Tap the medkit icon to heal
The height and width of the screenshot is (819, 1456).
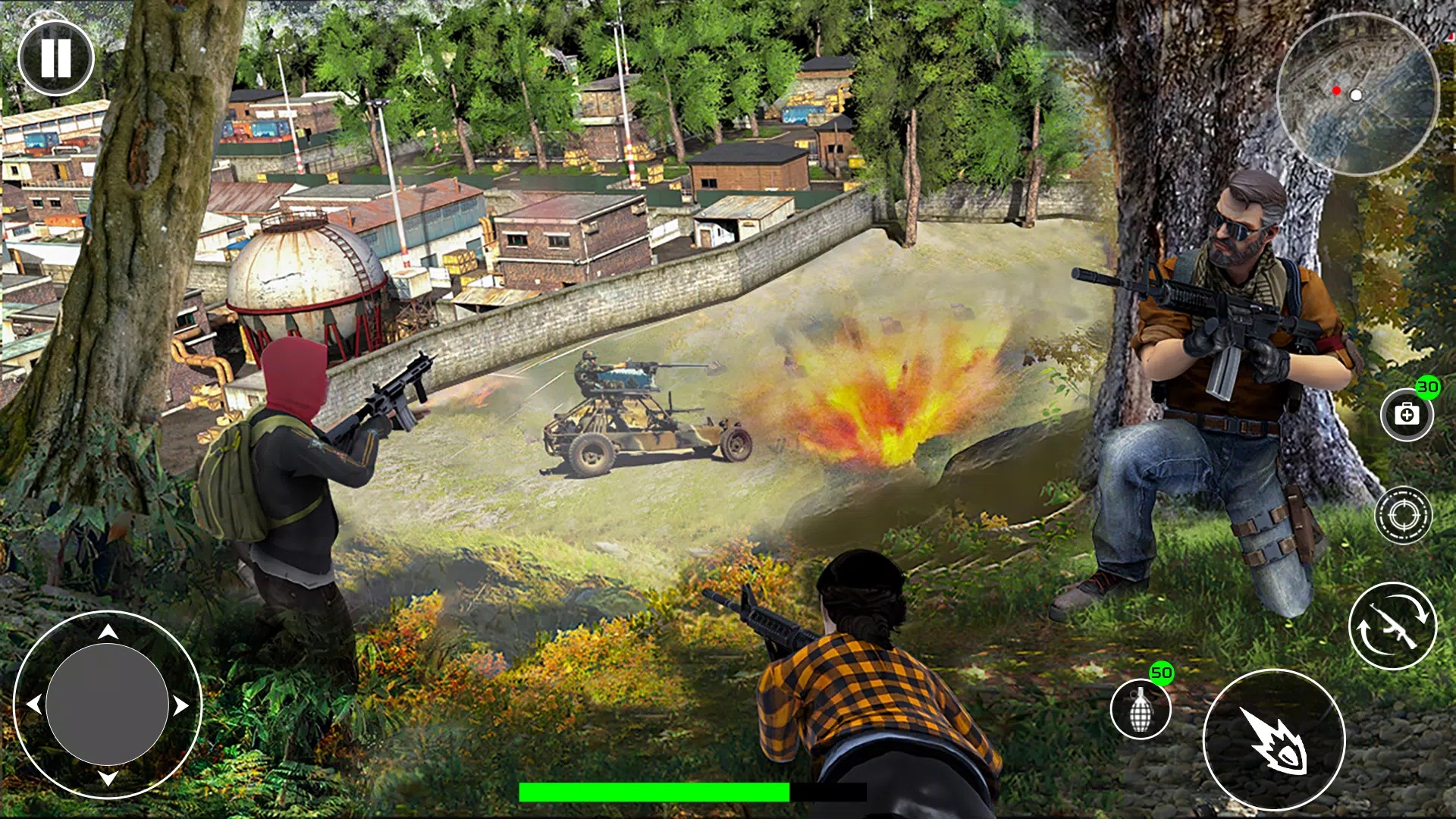tap(1407, 413)
